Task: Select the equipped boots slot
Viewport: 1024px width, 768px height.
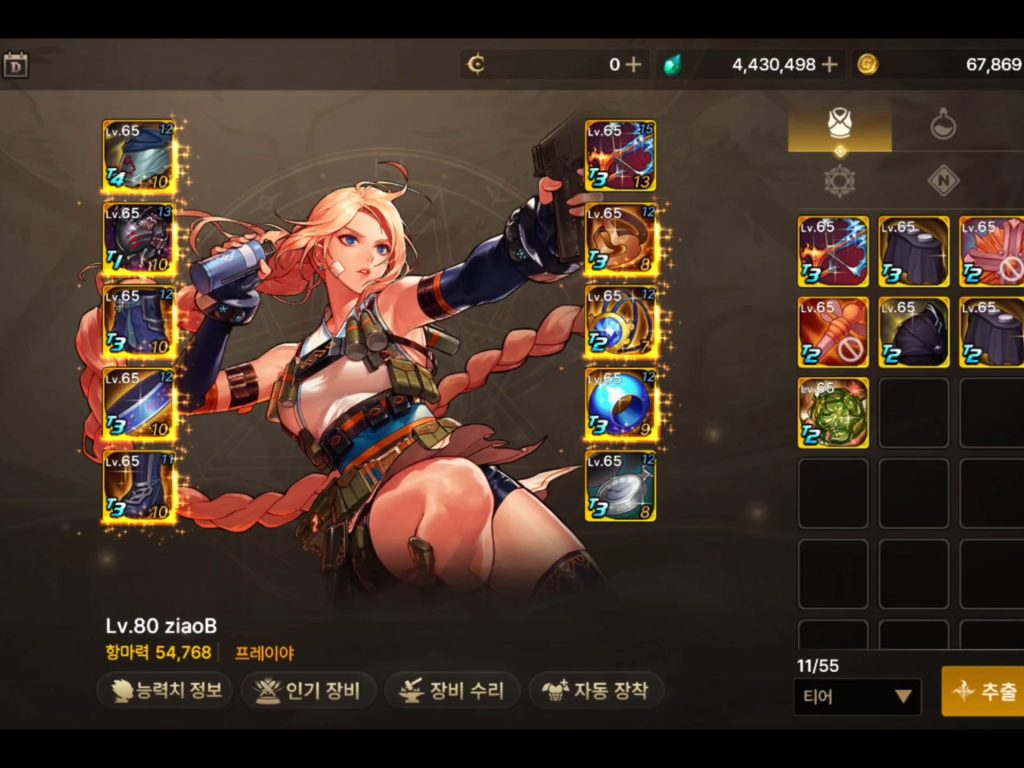Action: click(139, 486)
